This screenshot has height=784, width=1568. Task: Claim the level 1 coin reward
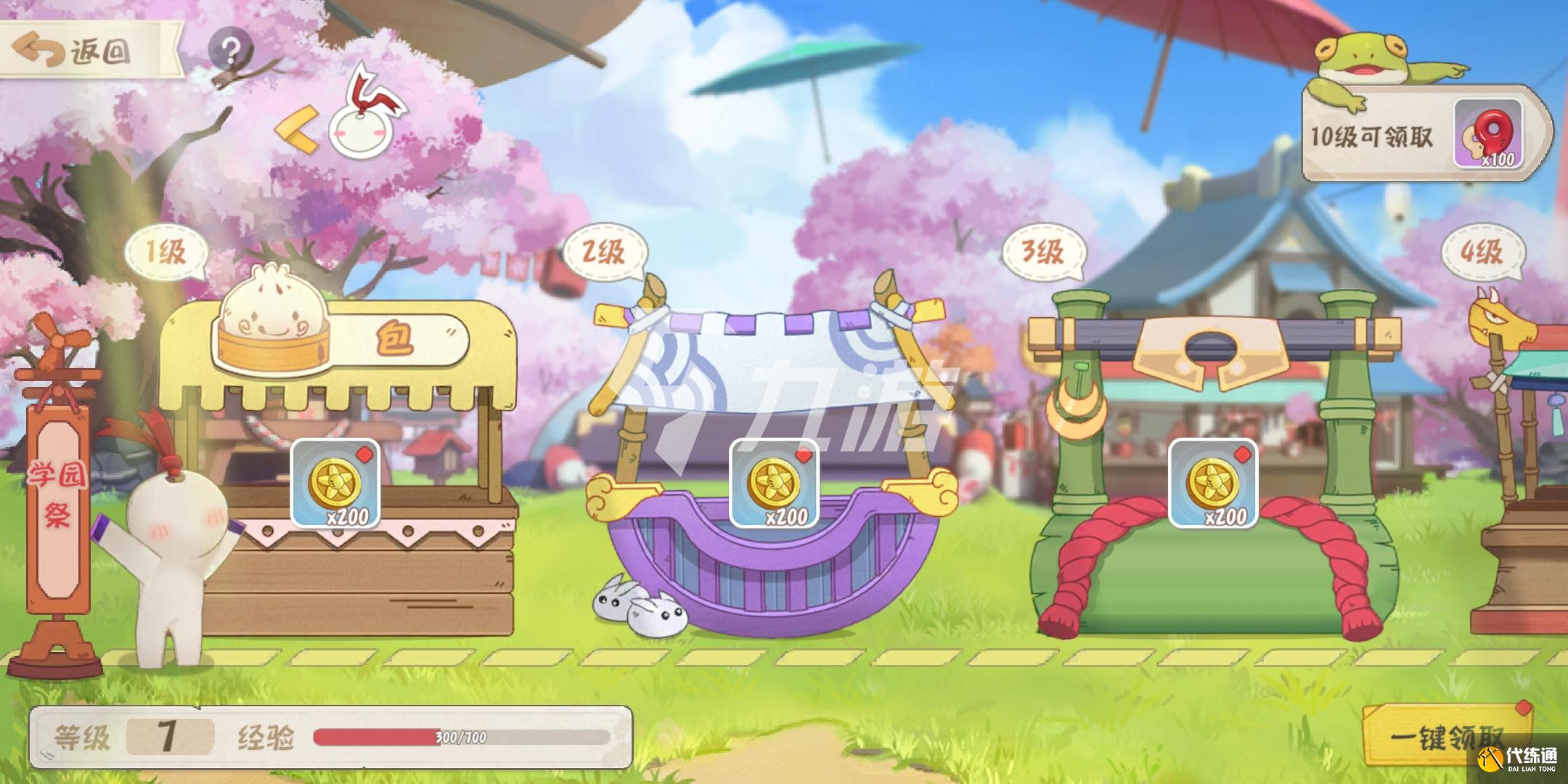(335, 483)
